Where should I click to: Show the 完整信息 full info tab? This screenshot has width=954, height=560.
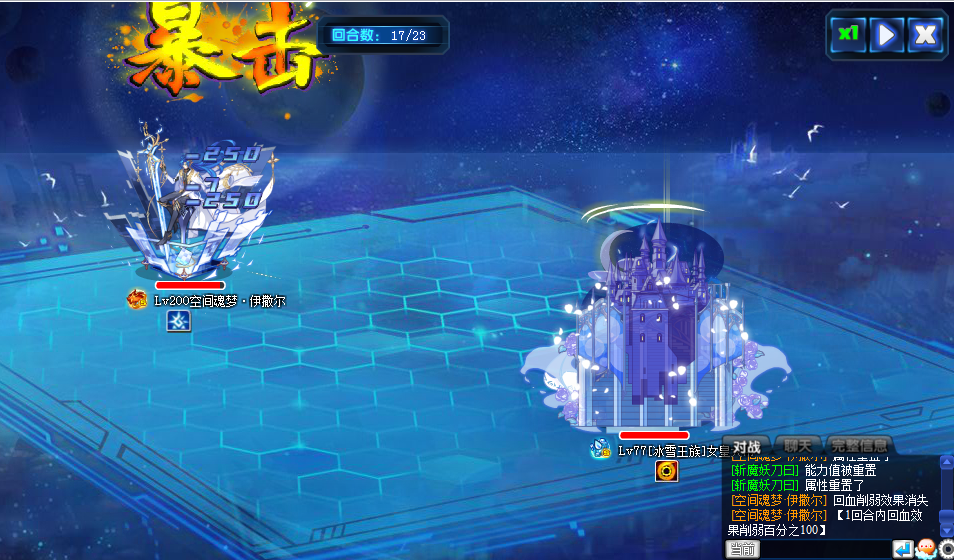pos(859,446)
